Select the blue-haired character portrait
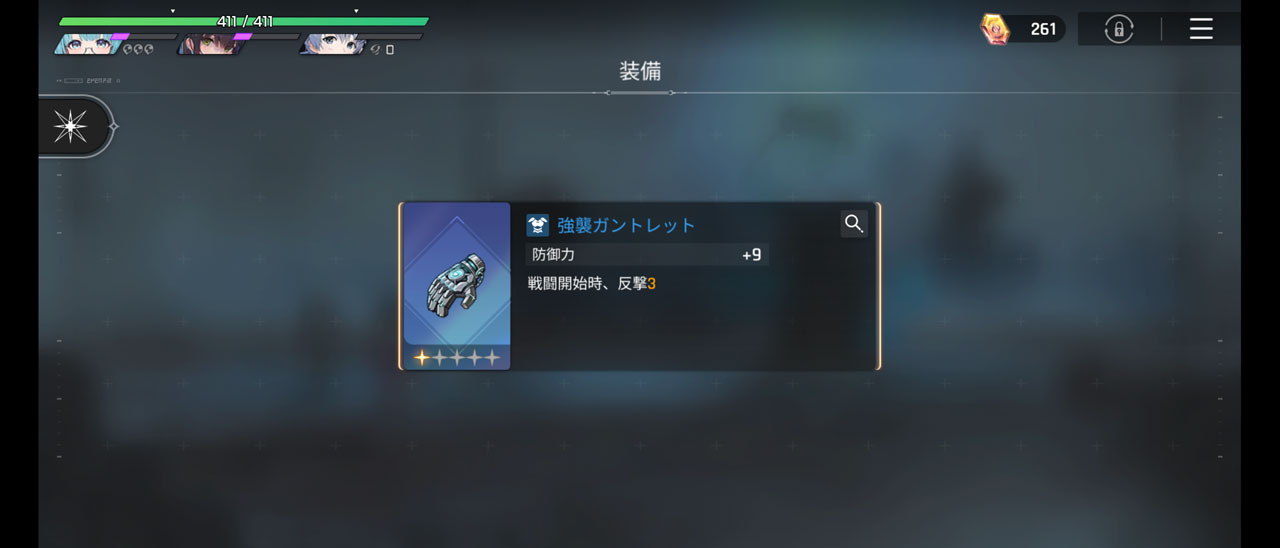 tap(332, 44)
